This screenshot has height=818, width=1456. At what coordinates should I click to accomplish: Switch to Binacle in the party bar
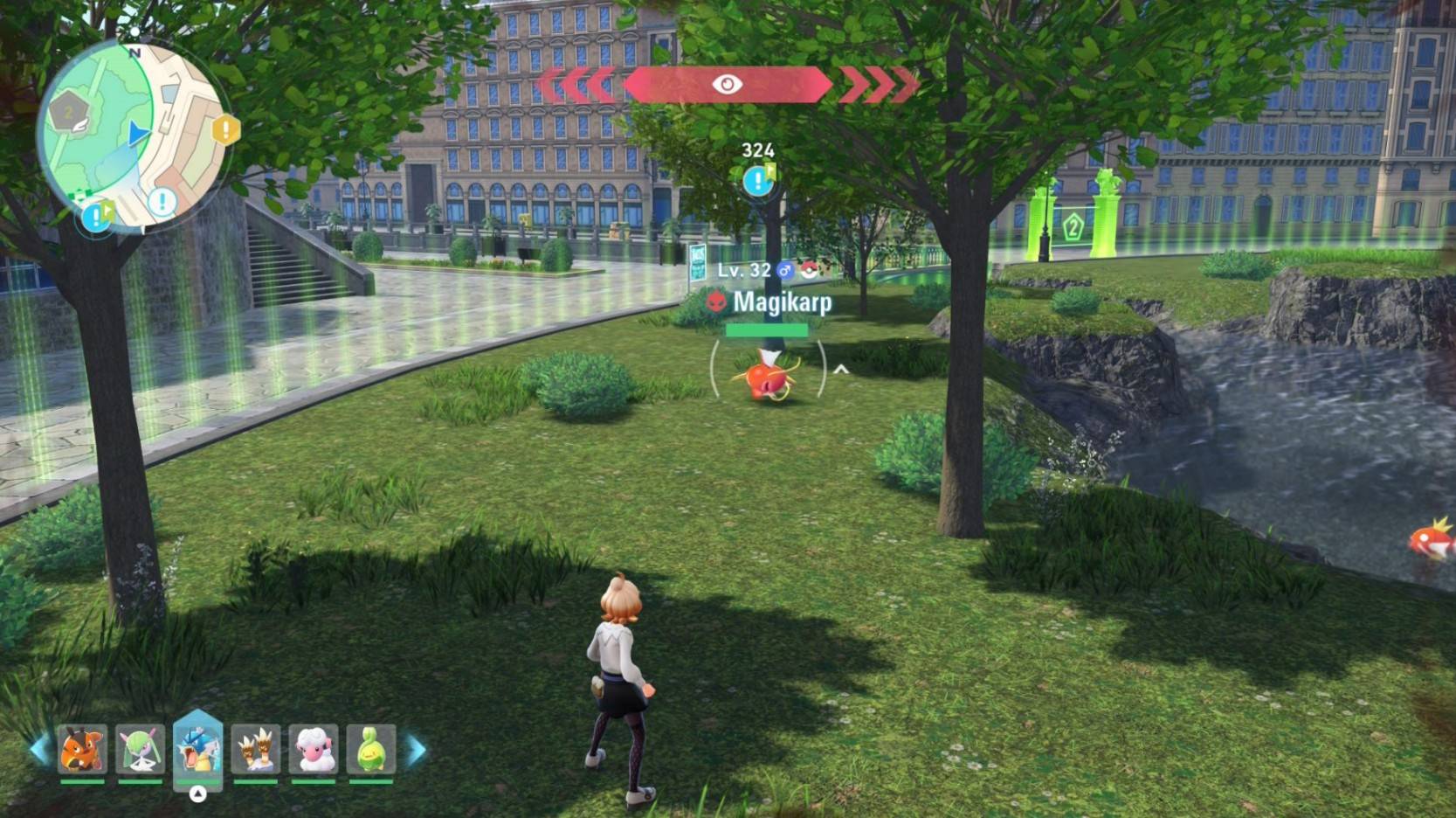click(x=256, y=750)
